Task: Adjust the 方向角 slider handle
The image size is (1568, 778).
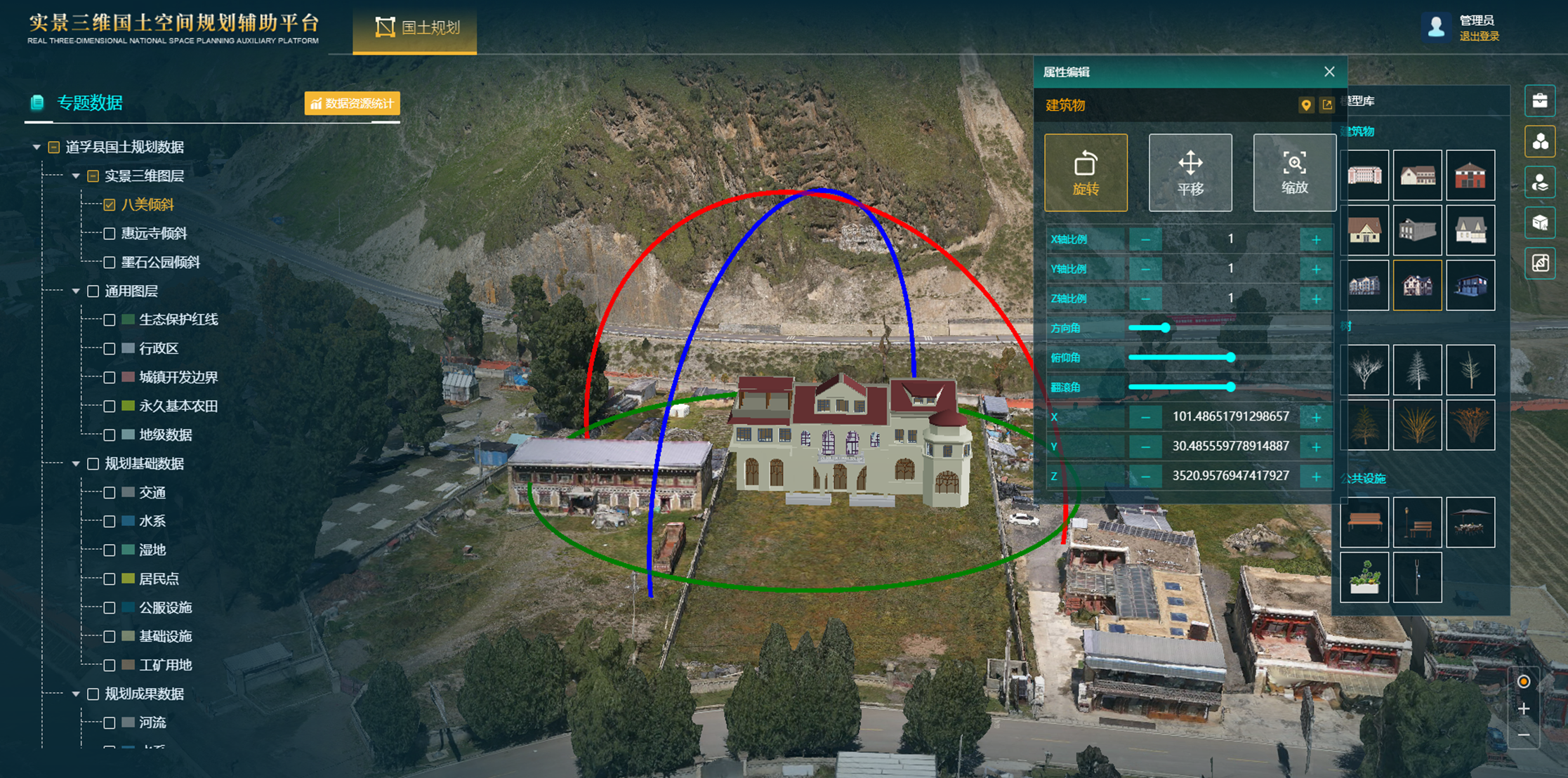Action: pos(1166,328)
